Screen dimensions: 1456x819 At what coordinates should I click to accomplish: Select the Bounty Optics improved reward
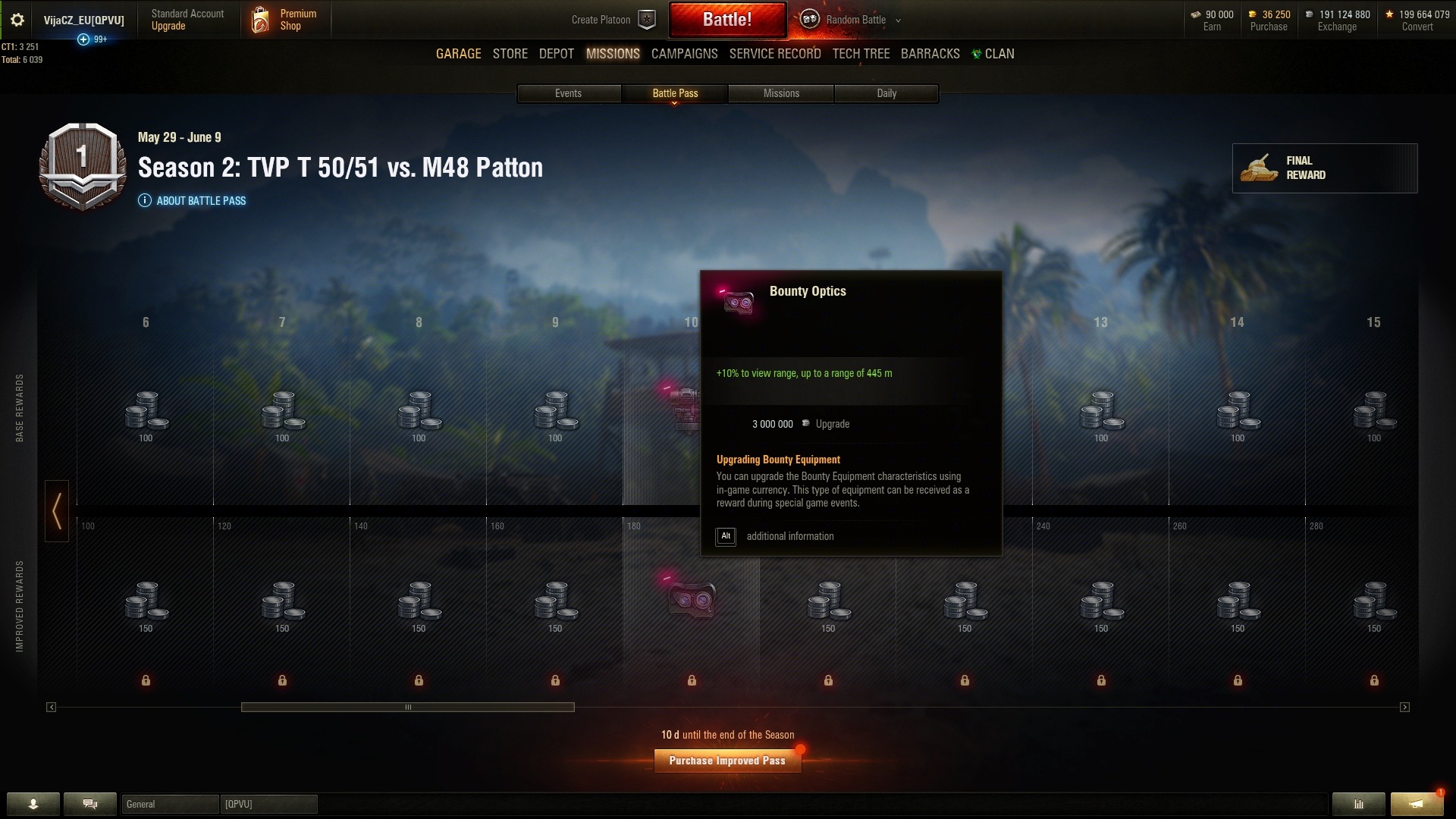click(691, 599)
